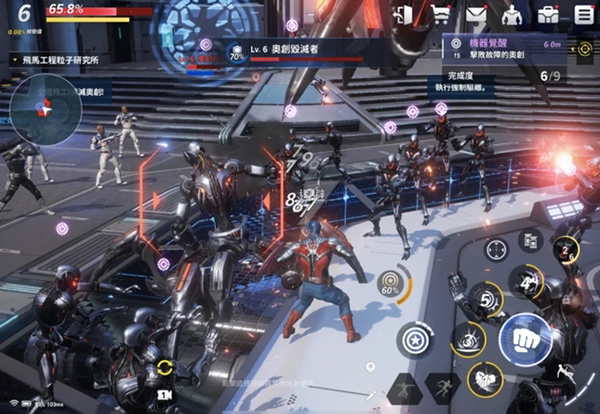Toggle the yellow auto-target icon beside the quest
This screenshot has width=600, height=414.
pyautogui.click(x=585, y=49)
